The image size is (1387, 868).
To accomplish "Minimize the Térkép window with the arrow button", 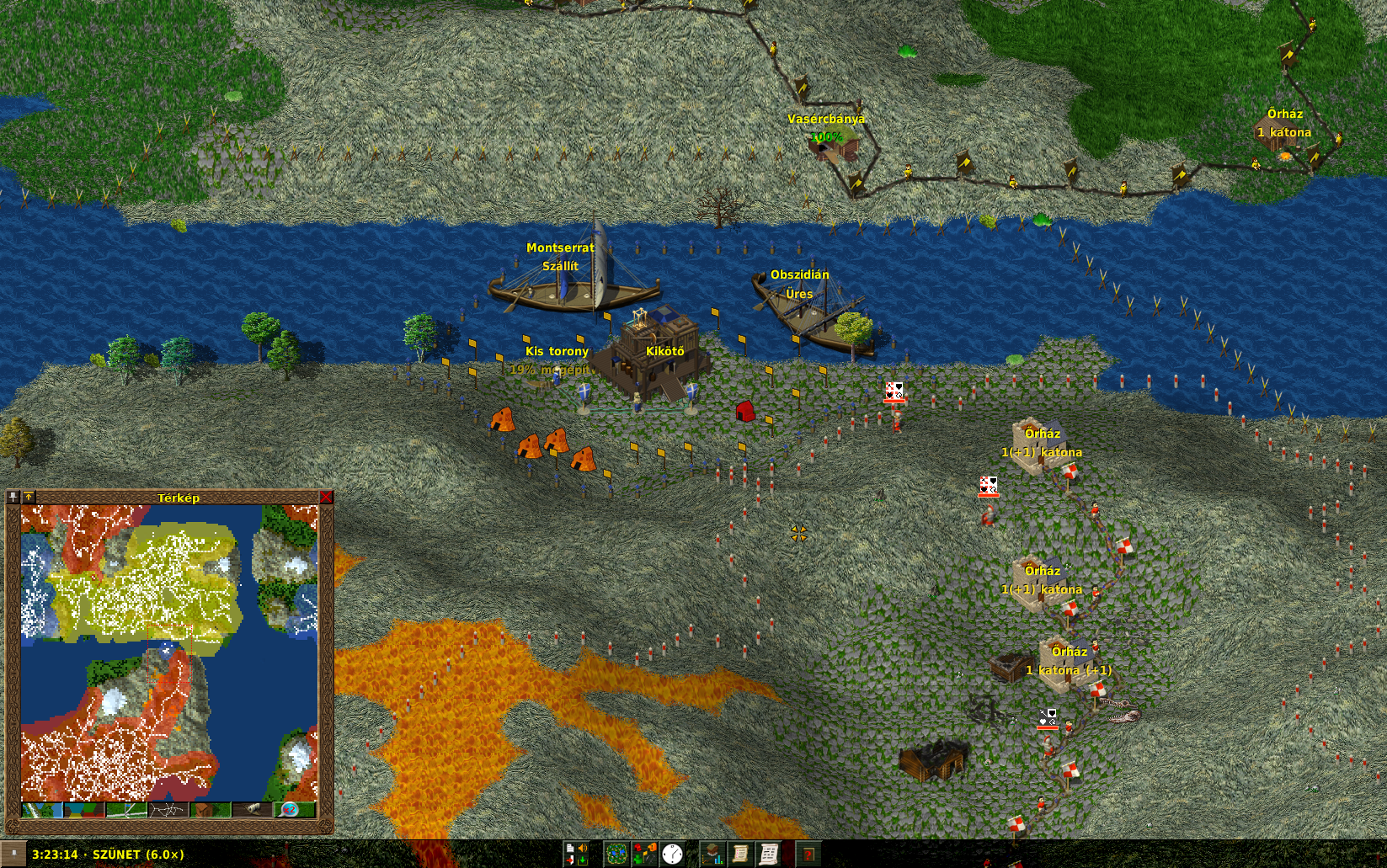I will (29, 498).
